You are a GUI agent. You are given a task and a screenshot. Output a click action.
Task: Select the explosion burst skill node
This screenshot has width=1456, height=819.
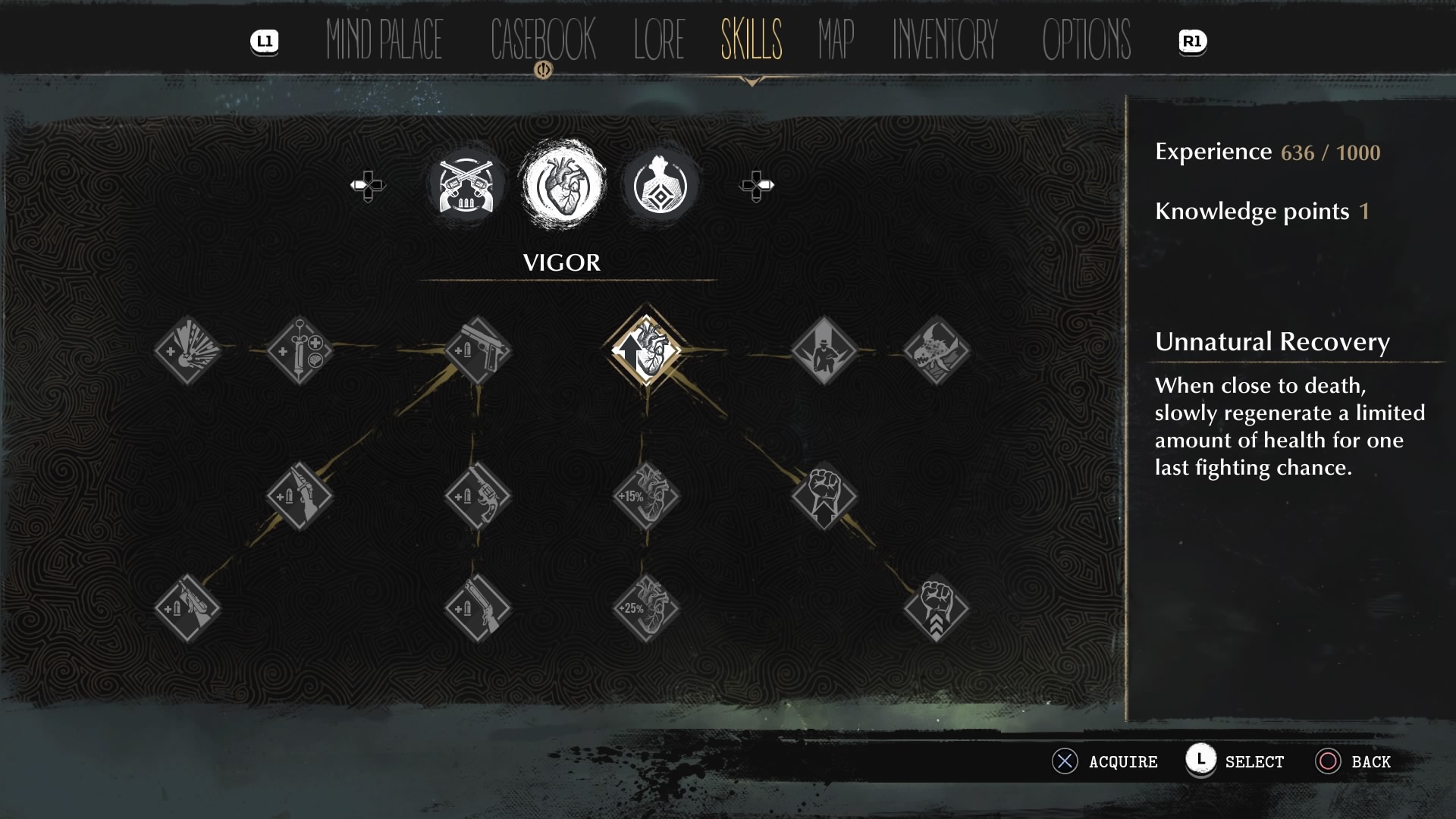pos(187,350)
